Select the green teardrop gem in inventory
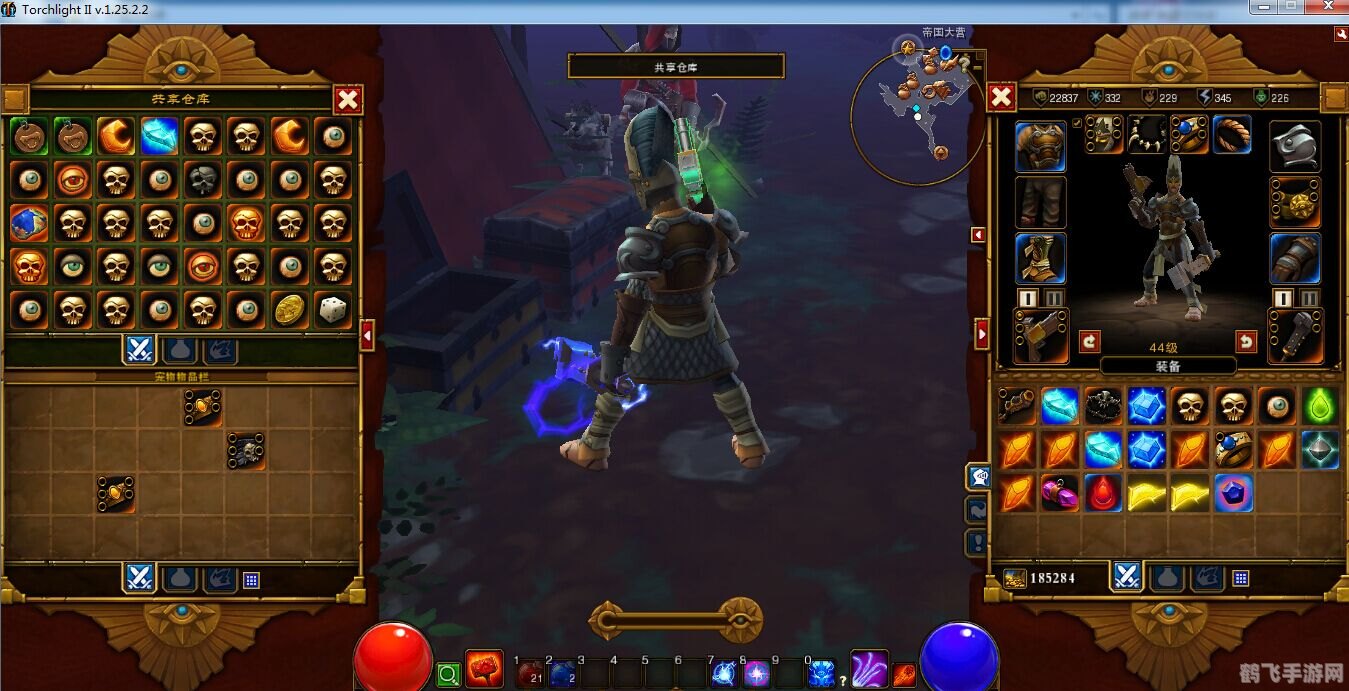 click(x=1320, y=406)
